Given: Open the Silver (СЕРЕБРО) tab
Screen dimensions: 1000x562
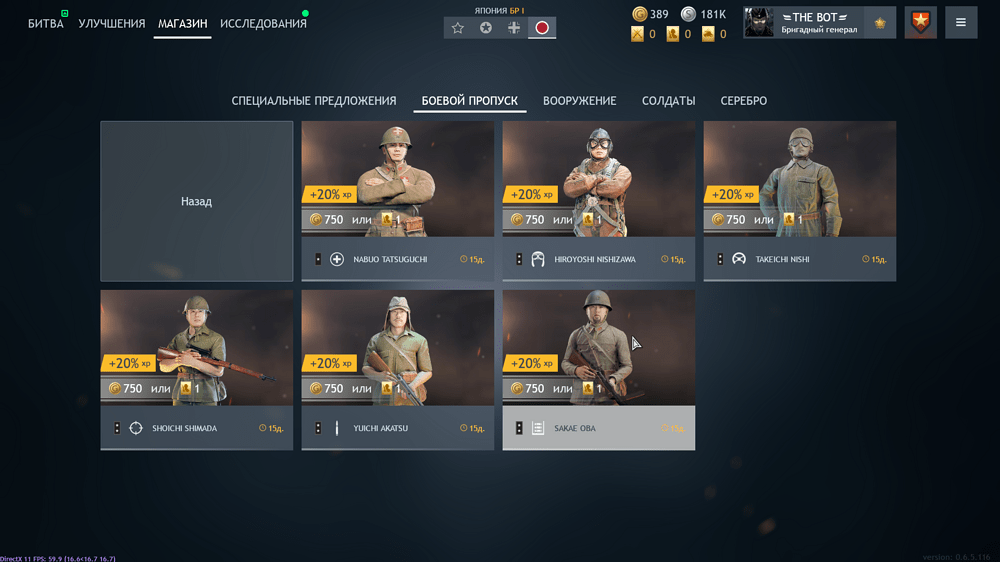Looking at the screenshot, I should 743,101.
